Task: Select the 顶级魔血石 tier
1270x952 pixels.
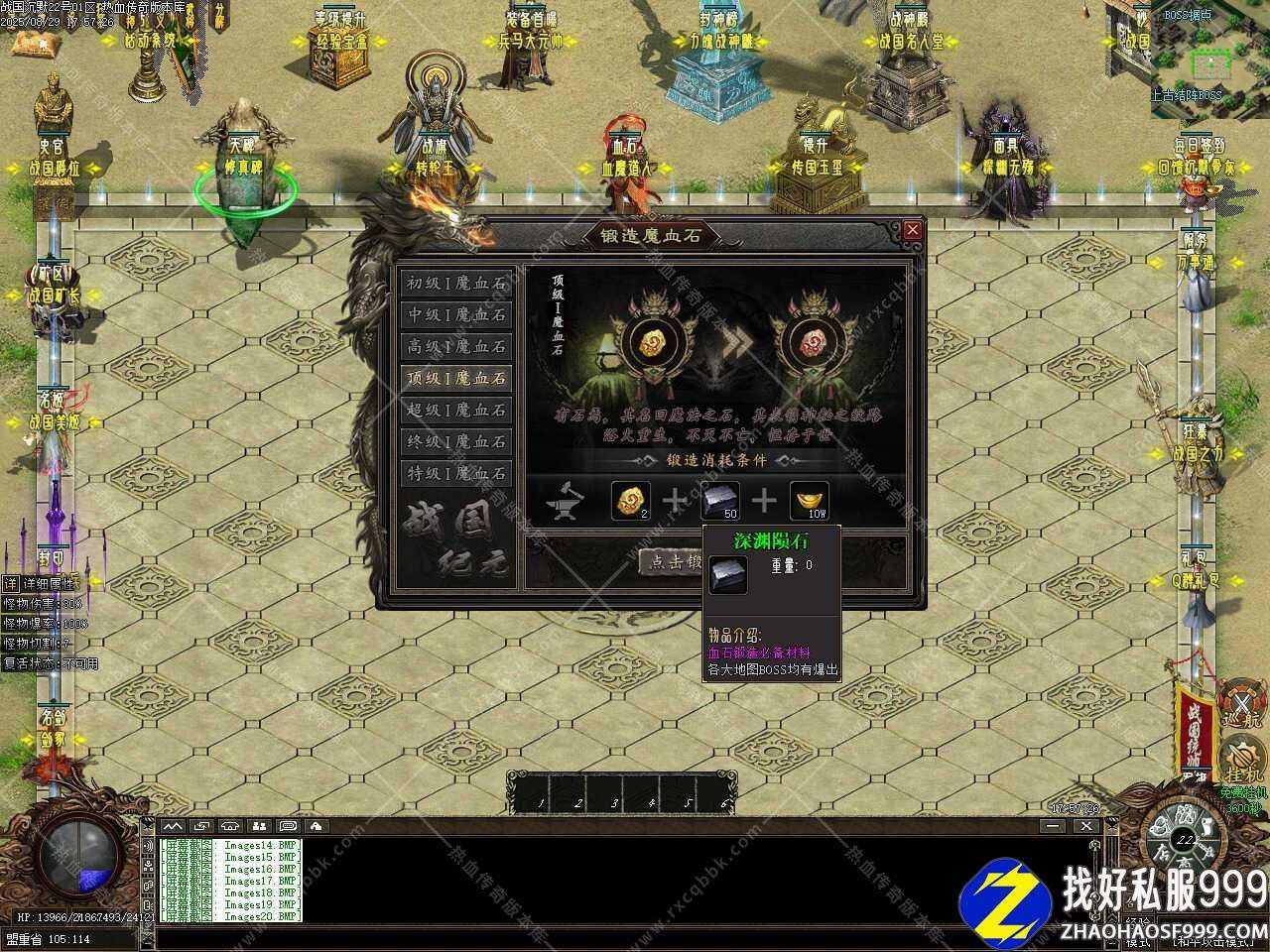Action: pos(455,378)
